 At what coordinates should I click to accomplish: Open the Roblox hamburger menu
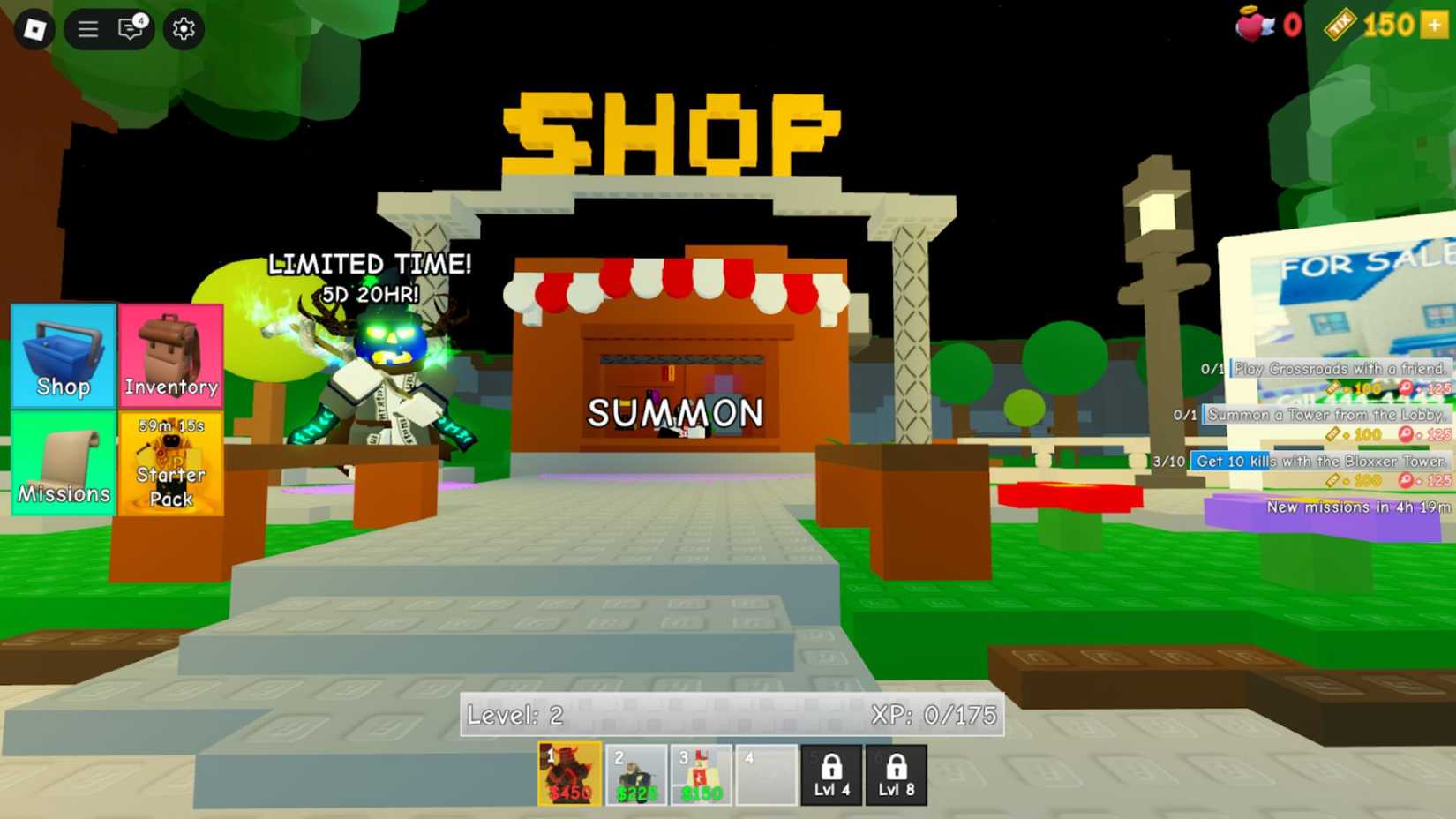pos(87,27)
